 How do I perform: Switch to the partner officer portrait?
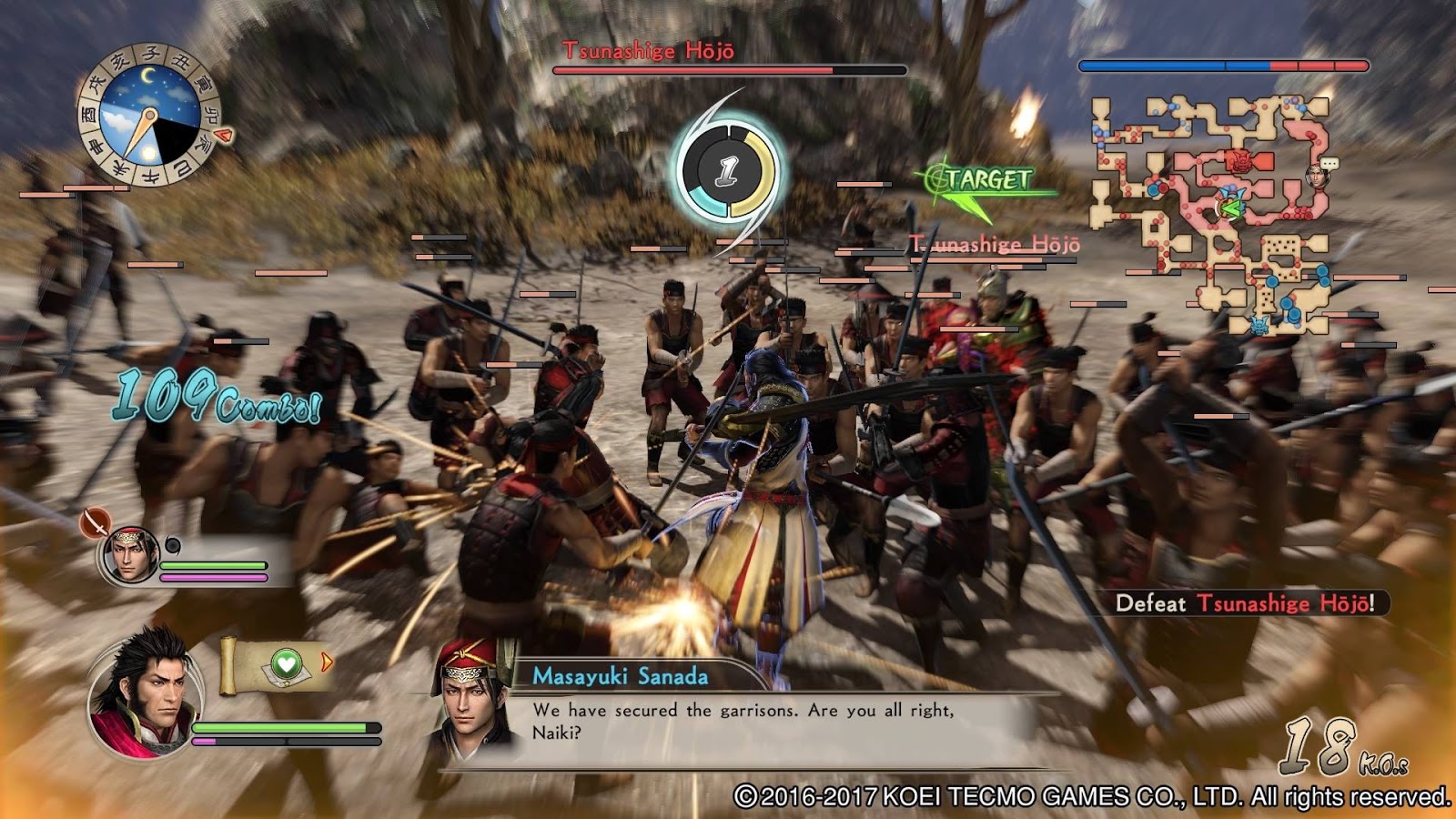(129, 554)
